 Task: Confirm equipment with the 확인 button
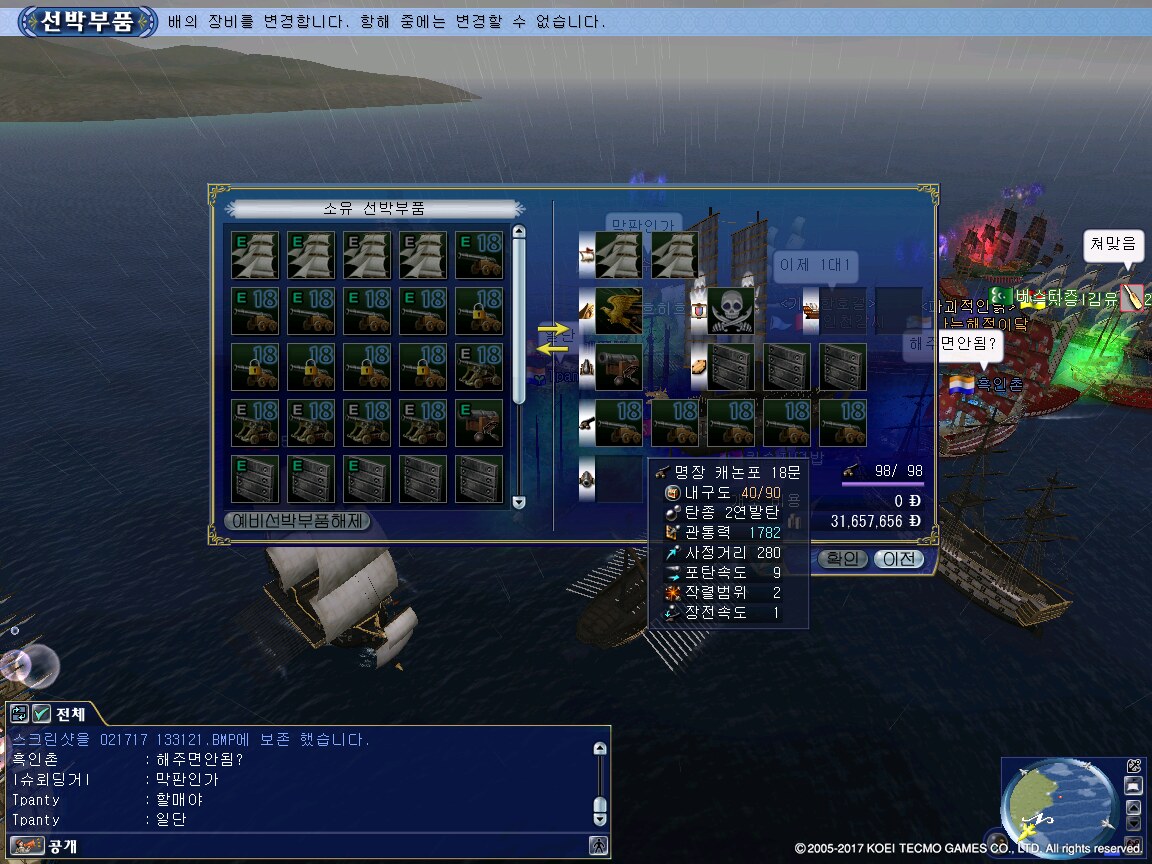click(842, 559)
